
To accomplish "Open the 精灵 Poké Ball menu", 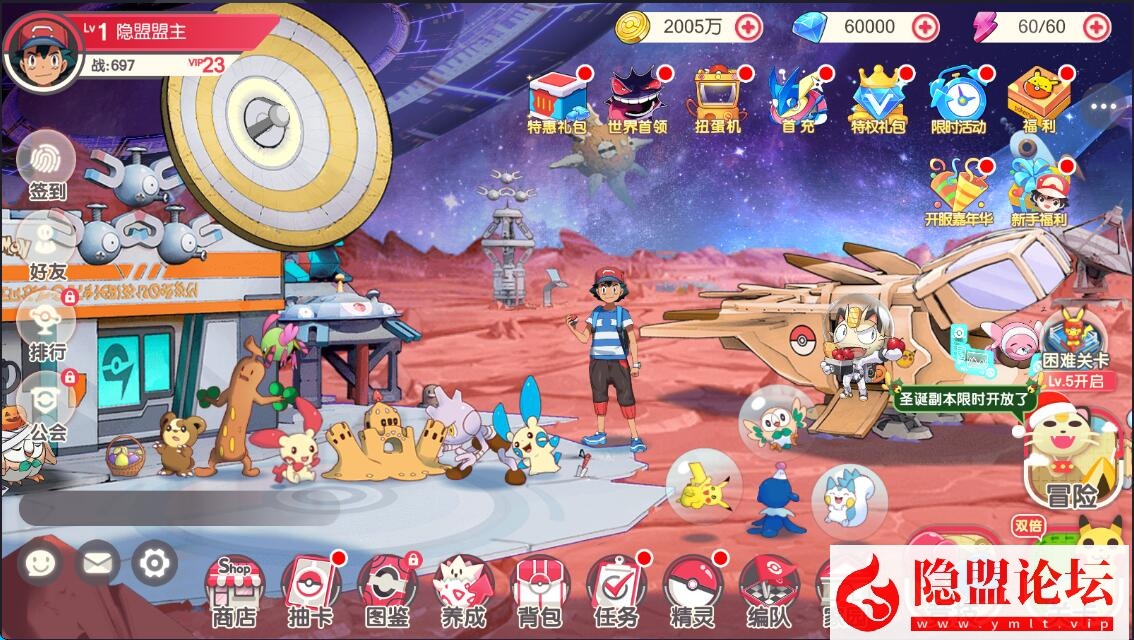I will [x=692, y=589].
